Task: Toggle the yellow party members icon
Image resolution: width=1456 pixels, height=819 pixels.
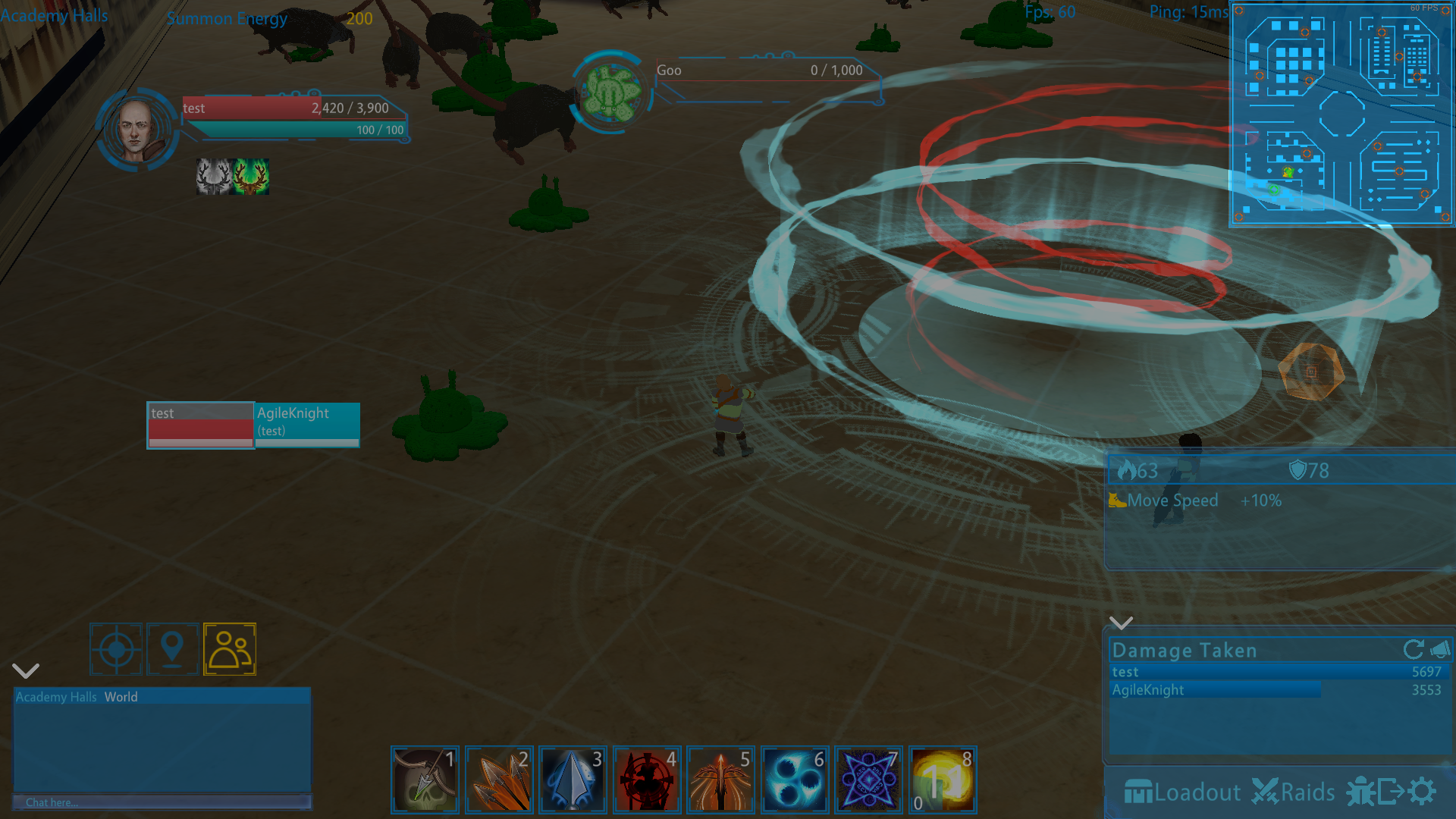Action: coord(230,649)
